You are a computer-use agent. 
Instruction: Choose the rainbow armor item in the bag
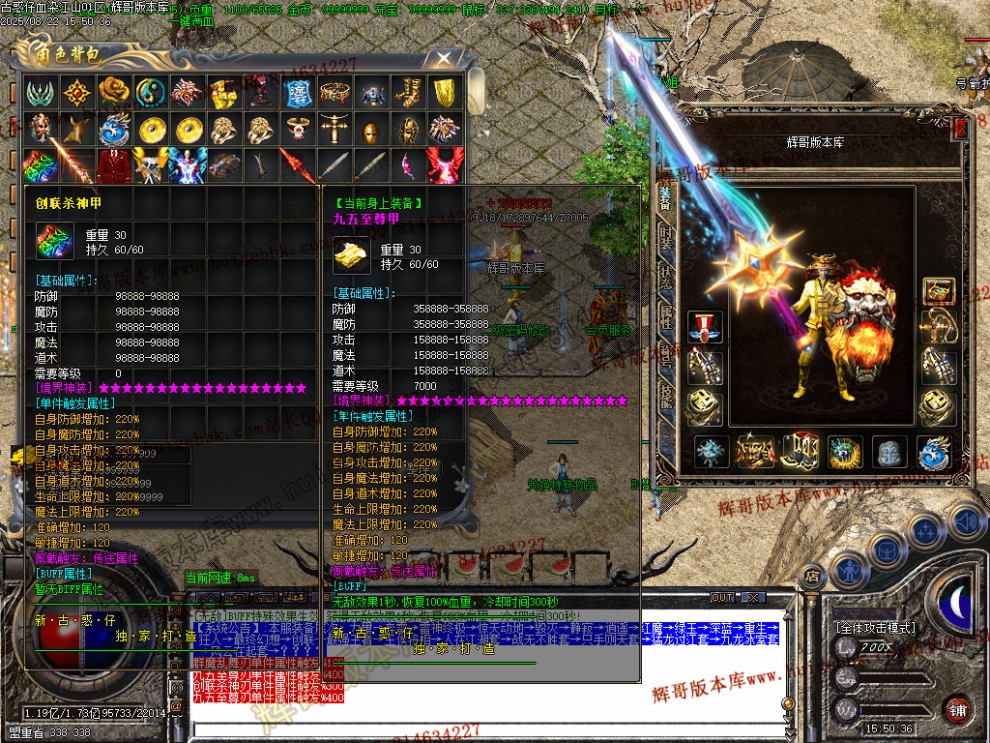40,162
